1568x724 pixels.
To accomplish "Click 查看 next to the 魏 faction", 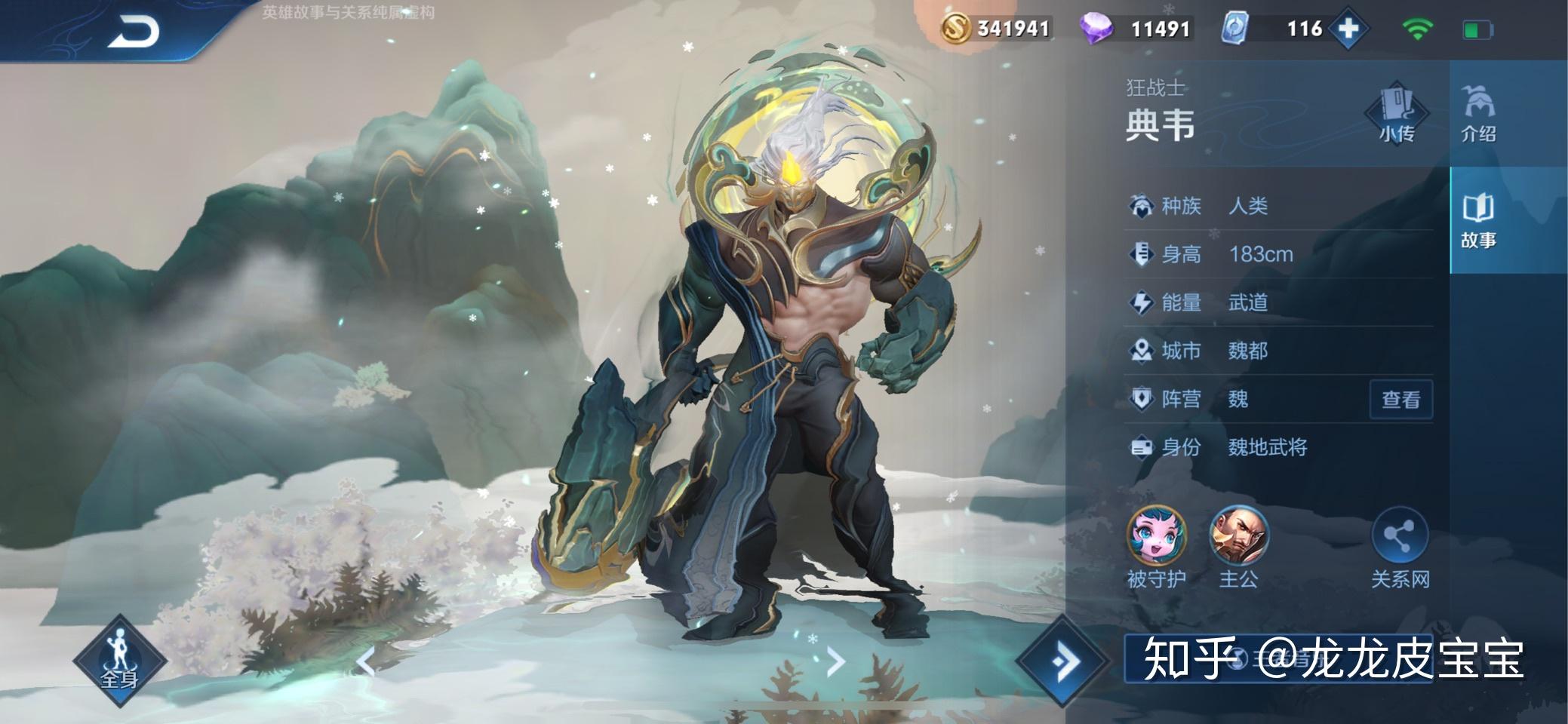I will [x=1400, y=399].
